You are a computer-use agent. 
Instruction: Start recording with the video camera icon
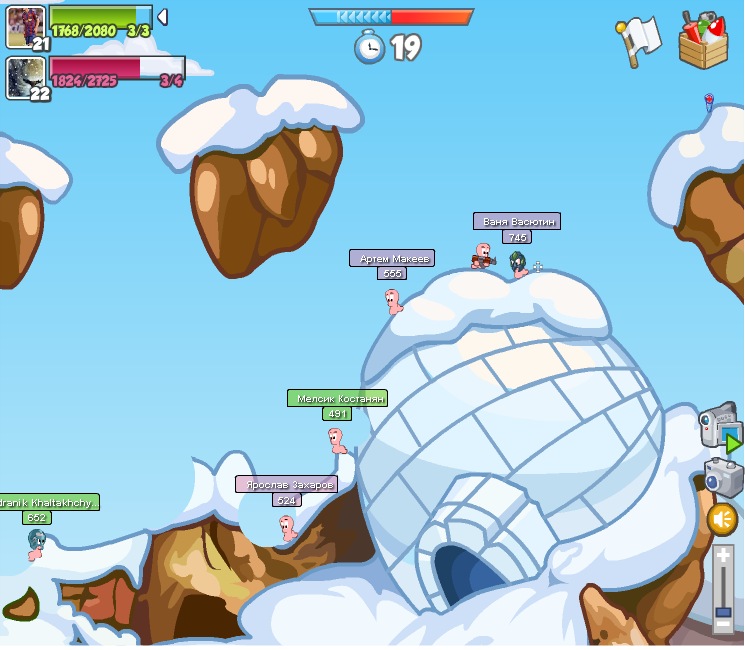[718, 427]
